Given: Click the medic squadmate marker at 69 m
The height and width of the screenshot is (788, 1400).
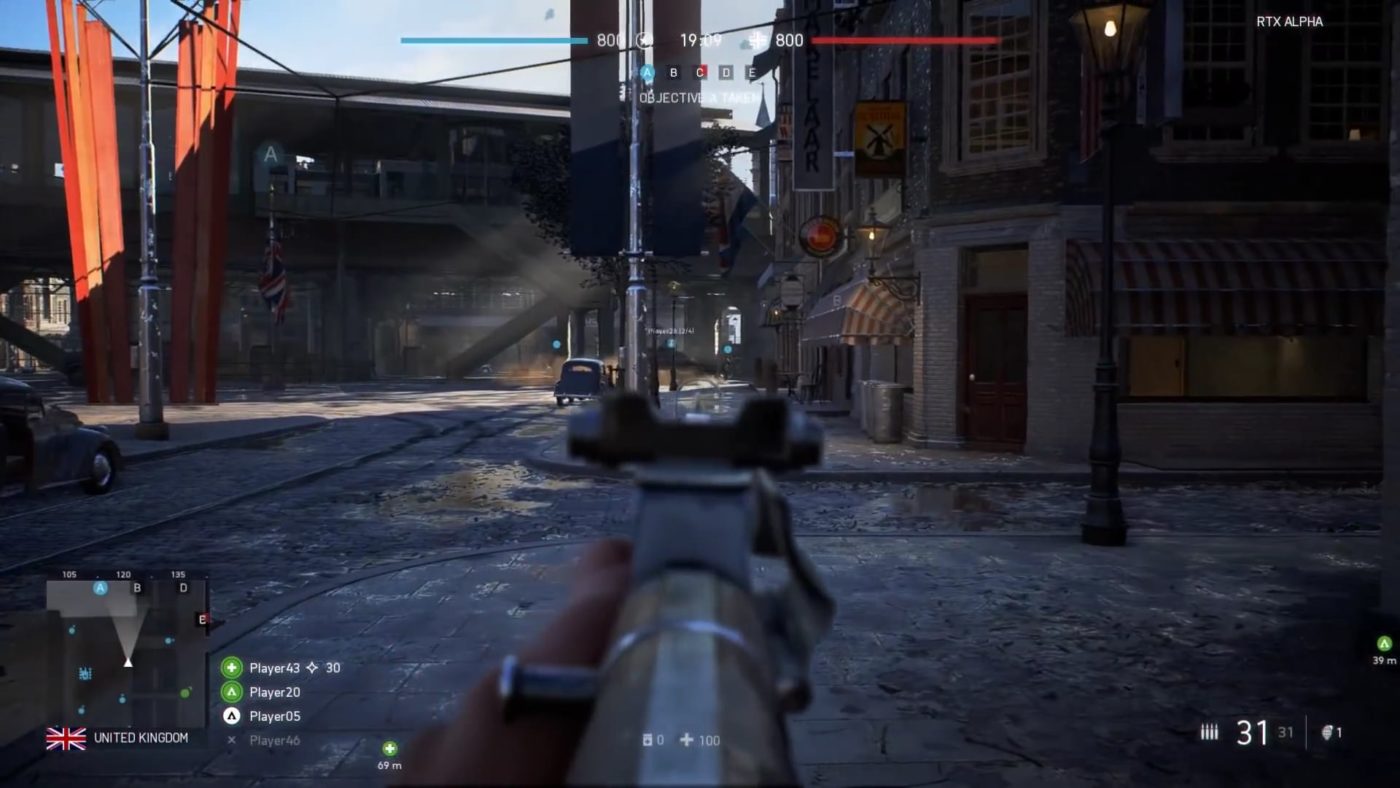Looking at the screenshot, I should click(x=390, y=748).
